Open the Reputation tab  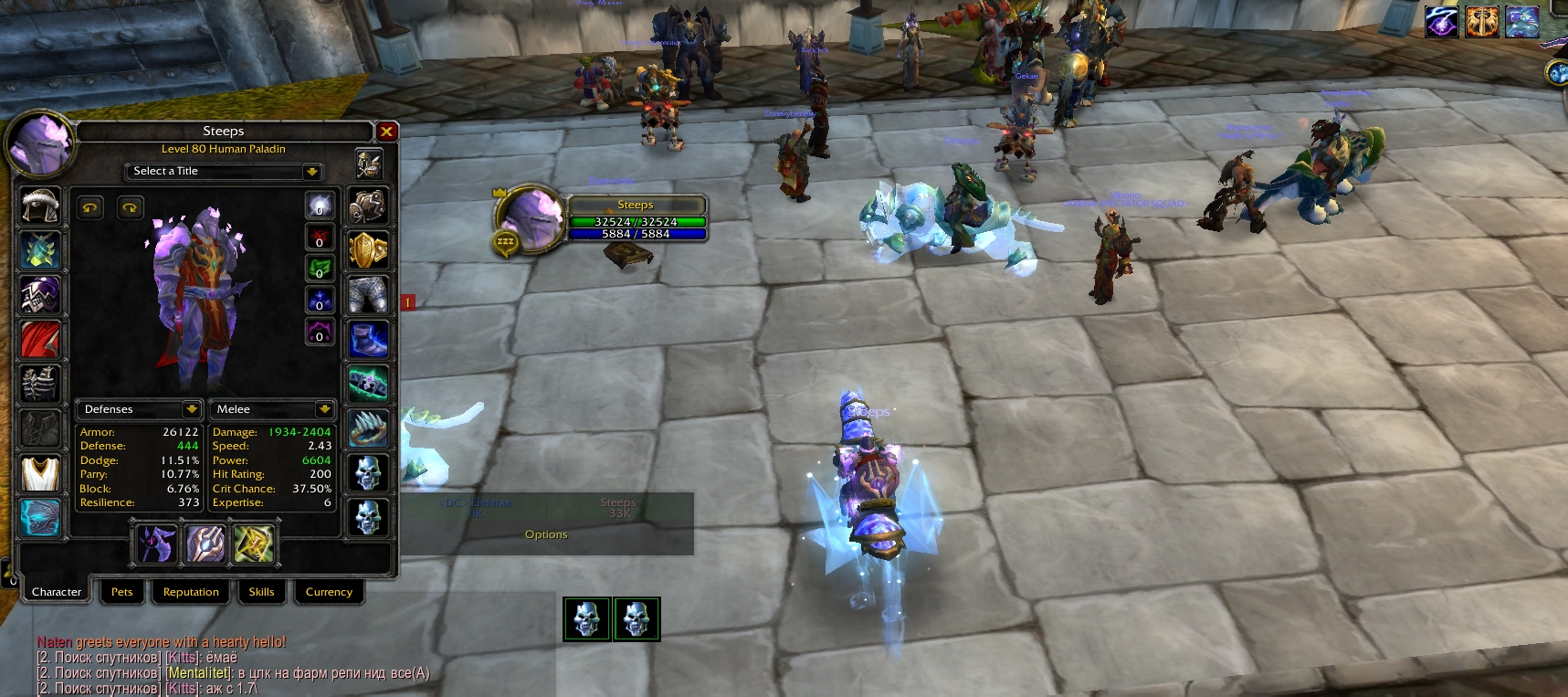191,592
